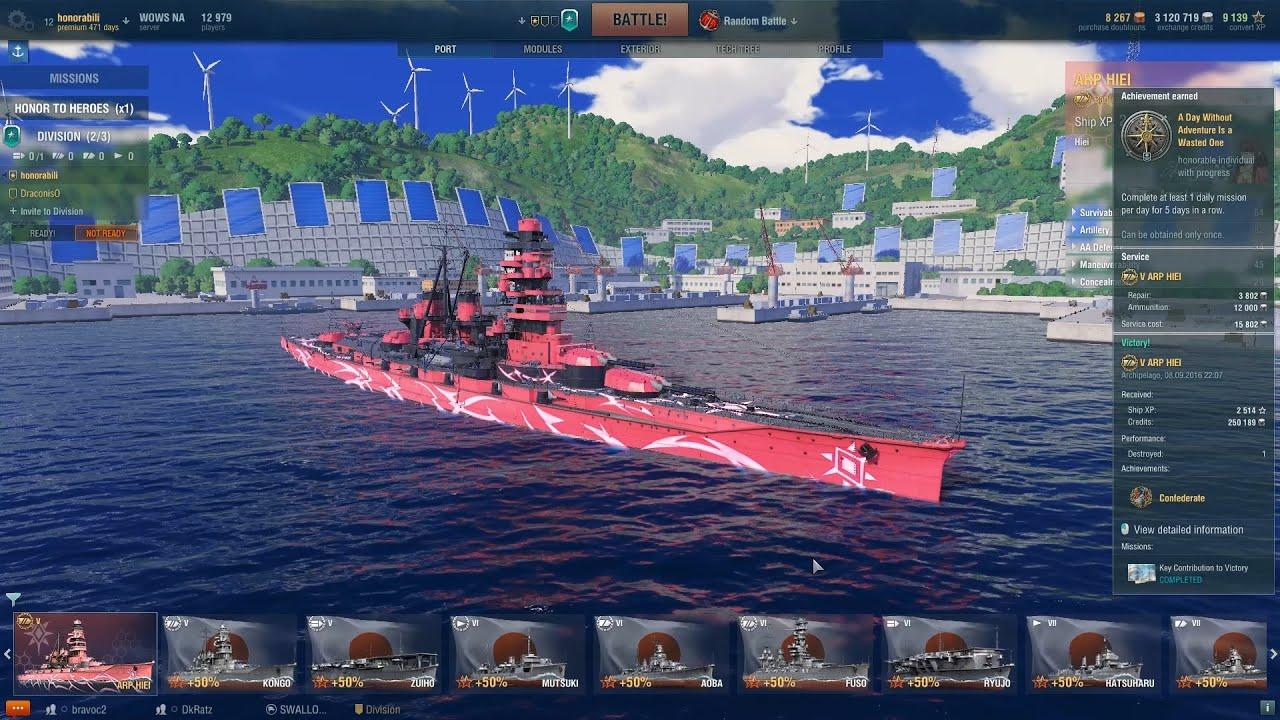This screenshot has width=1280, height=720.
Task: Select the Aoba cruiser thumbnail
Action: [662, 651]
